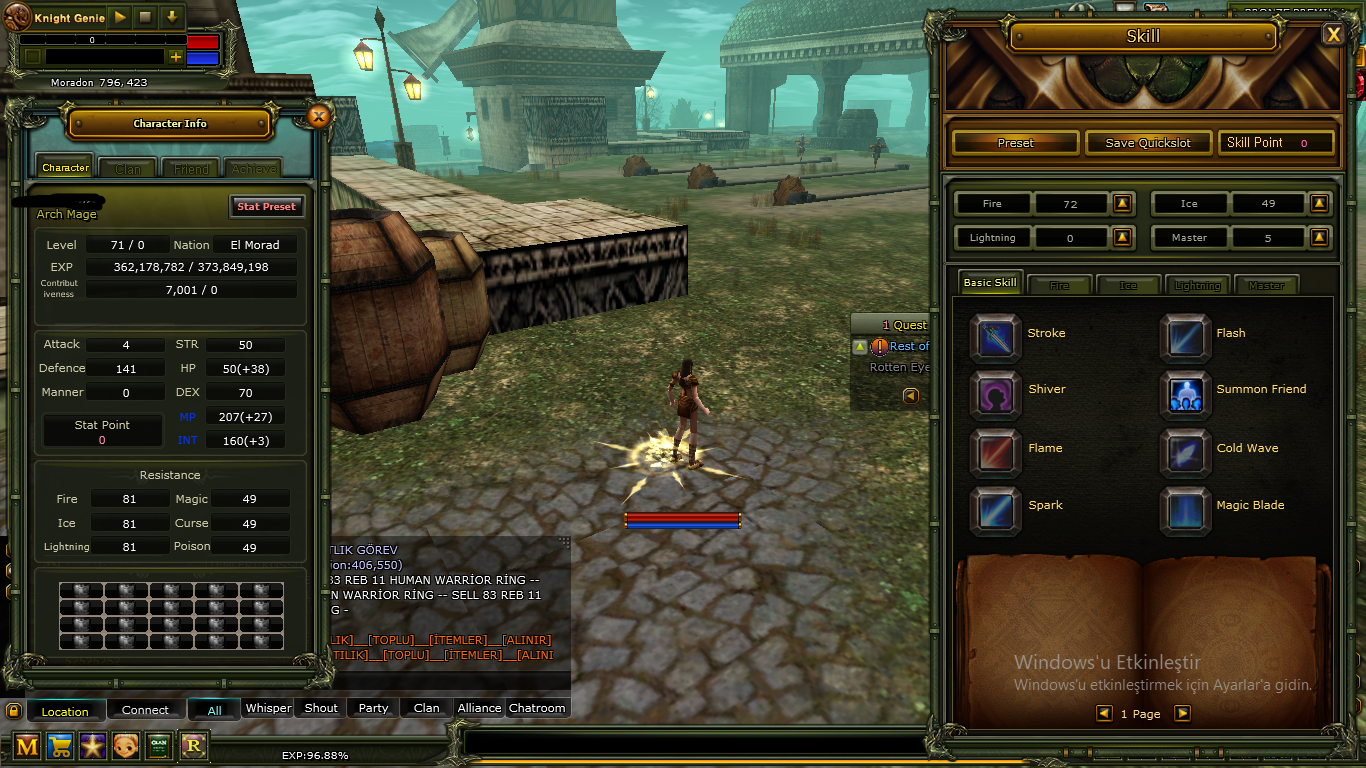Raise Fire mastery with its up arrow
Viewport: 1366px width, 768px height.
1121,203
